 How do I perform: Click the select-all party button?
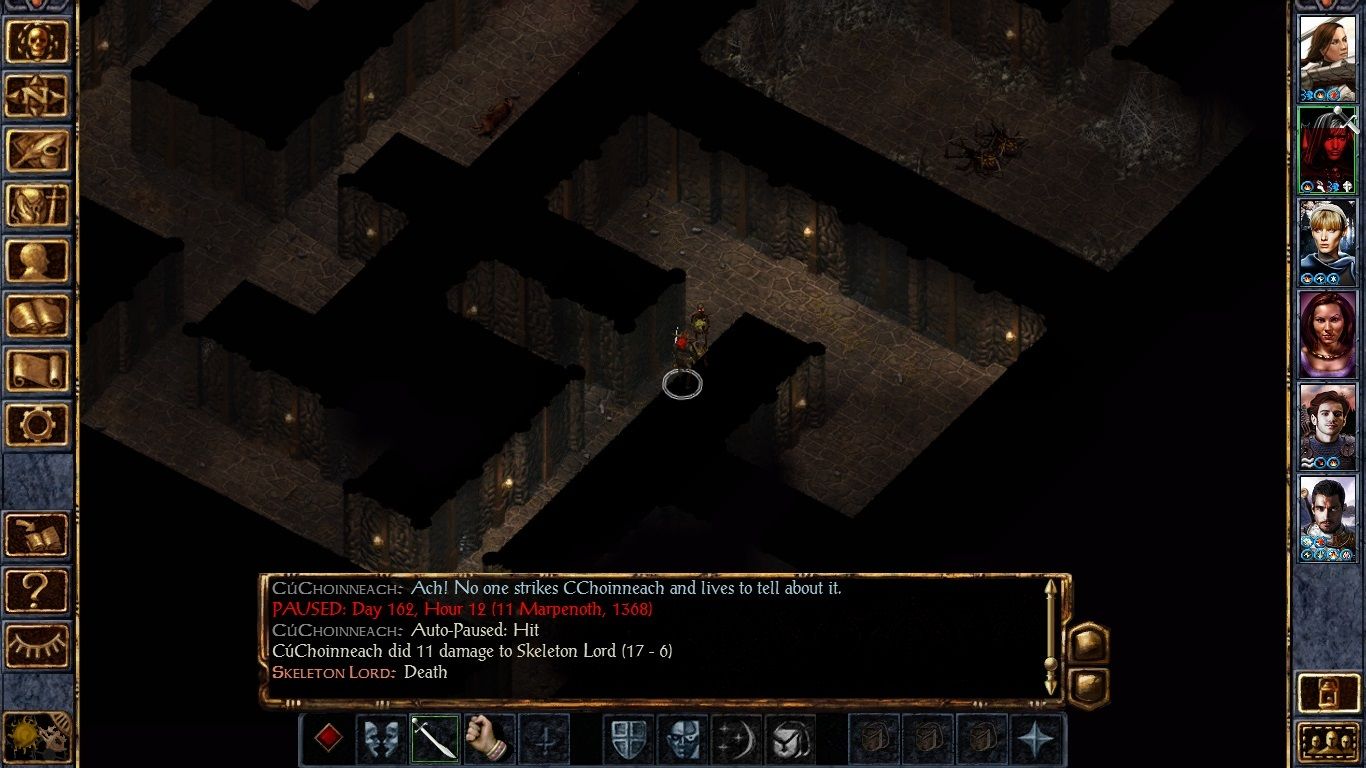1327,742
